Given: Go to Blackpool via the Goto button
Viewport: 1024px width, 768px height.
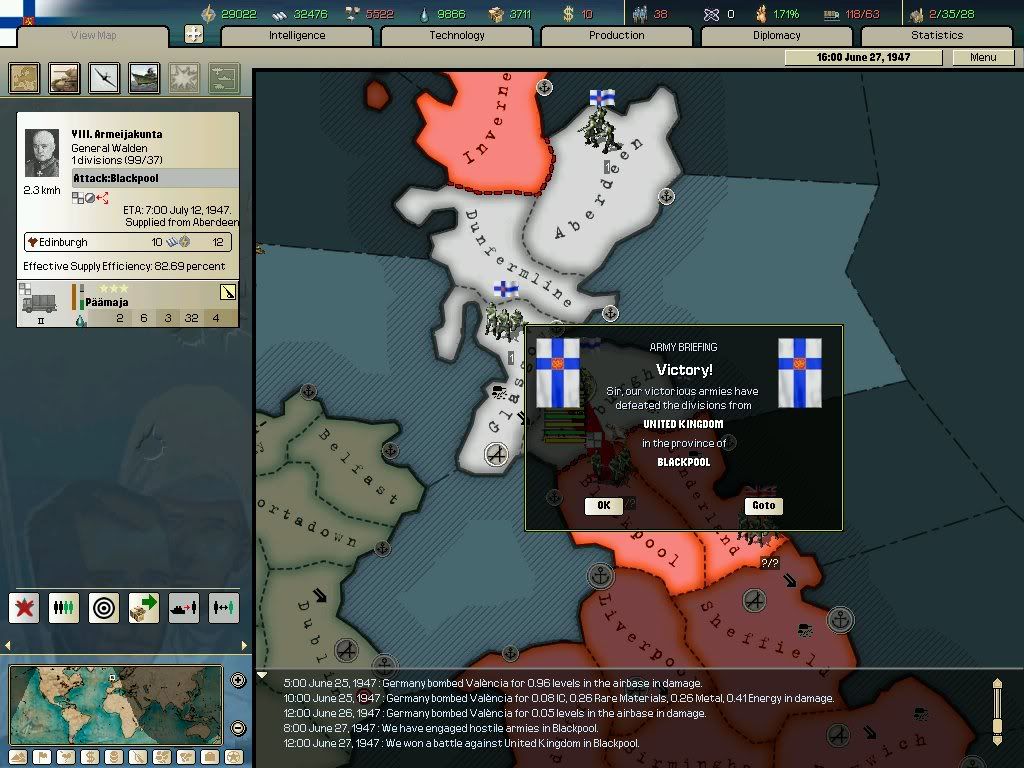Looking at the screenshot, I should [x=763, y=505].
